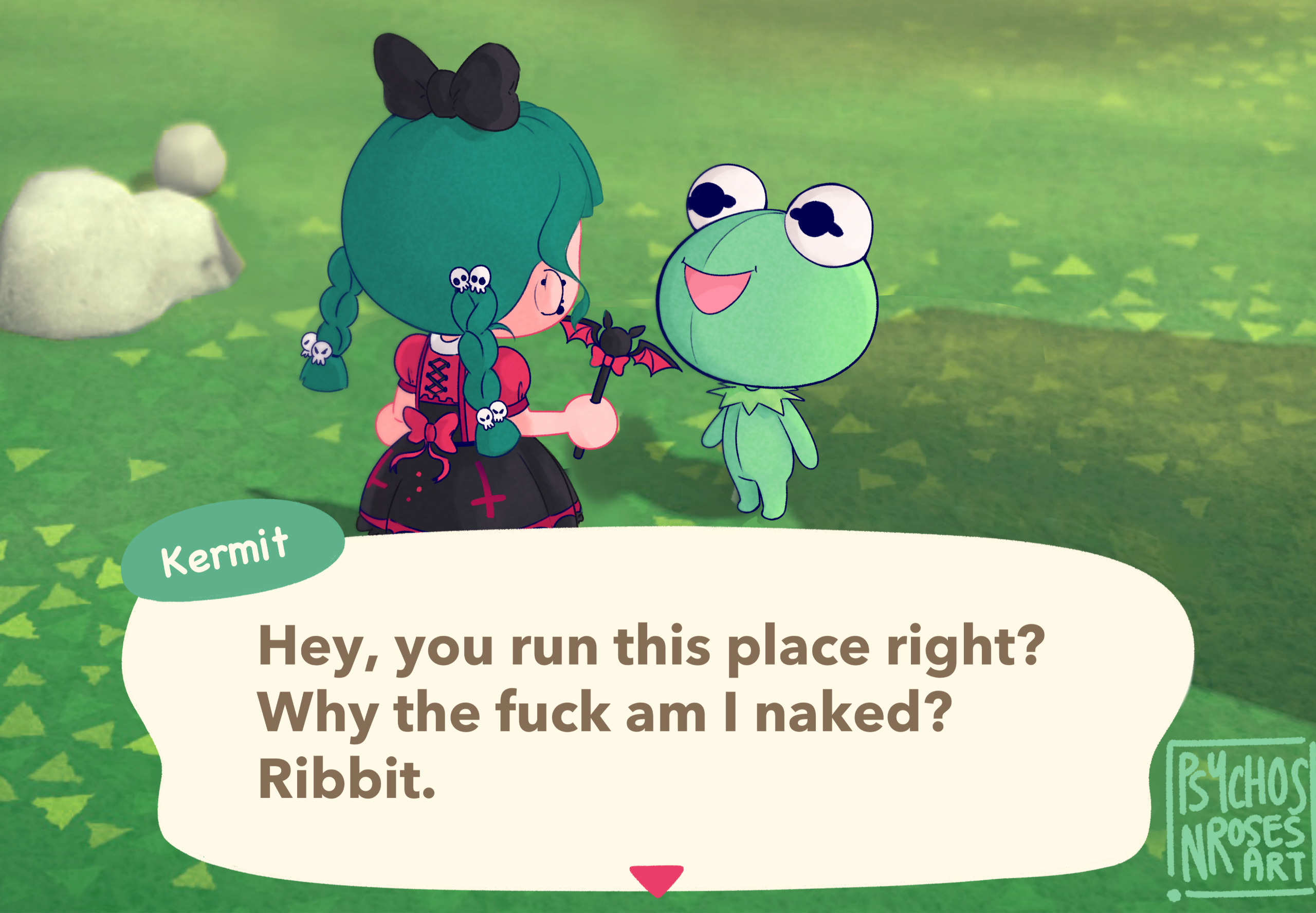Advance dialogue with the red arrow
Viewport: 1316px width, 913px height.
click(656, 879)
